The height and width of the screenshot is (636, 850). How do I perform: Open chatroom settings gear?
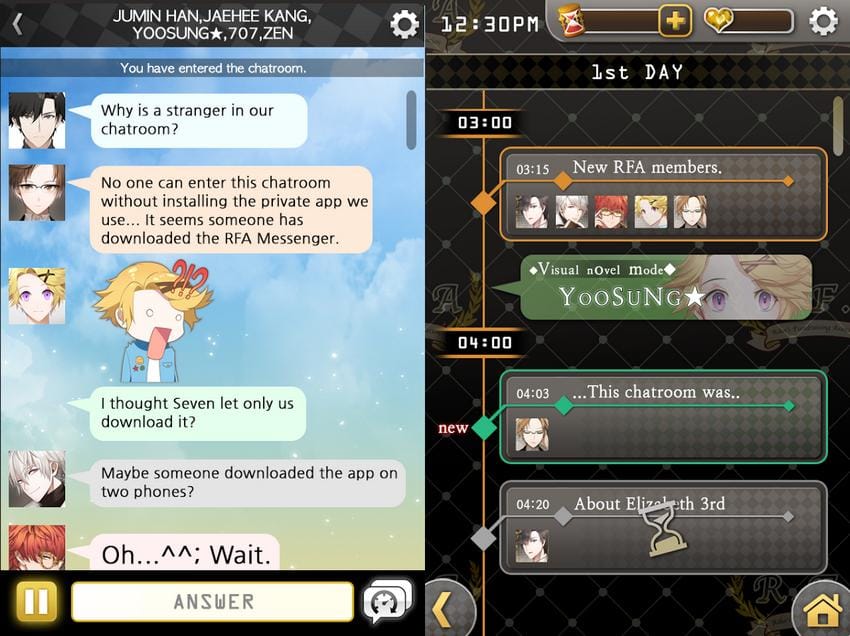pos(404,24)
